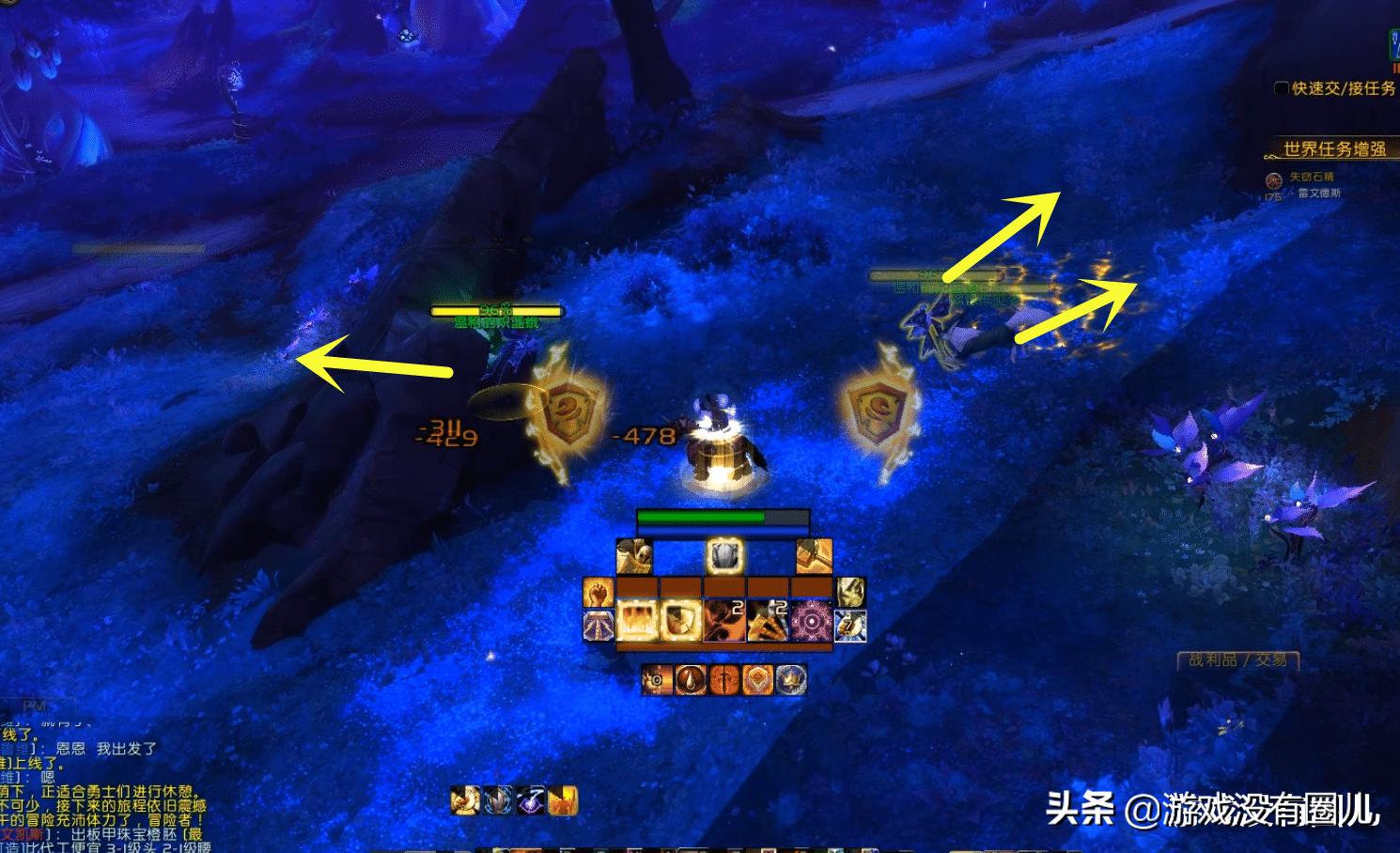Enable the 快速交/接任务 checkbox
This screenshot has width=1400, height=853.
(1281, 88)
